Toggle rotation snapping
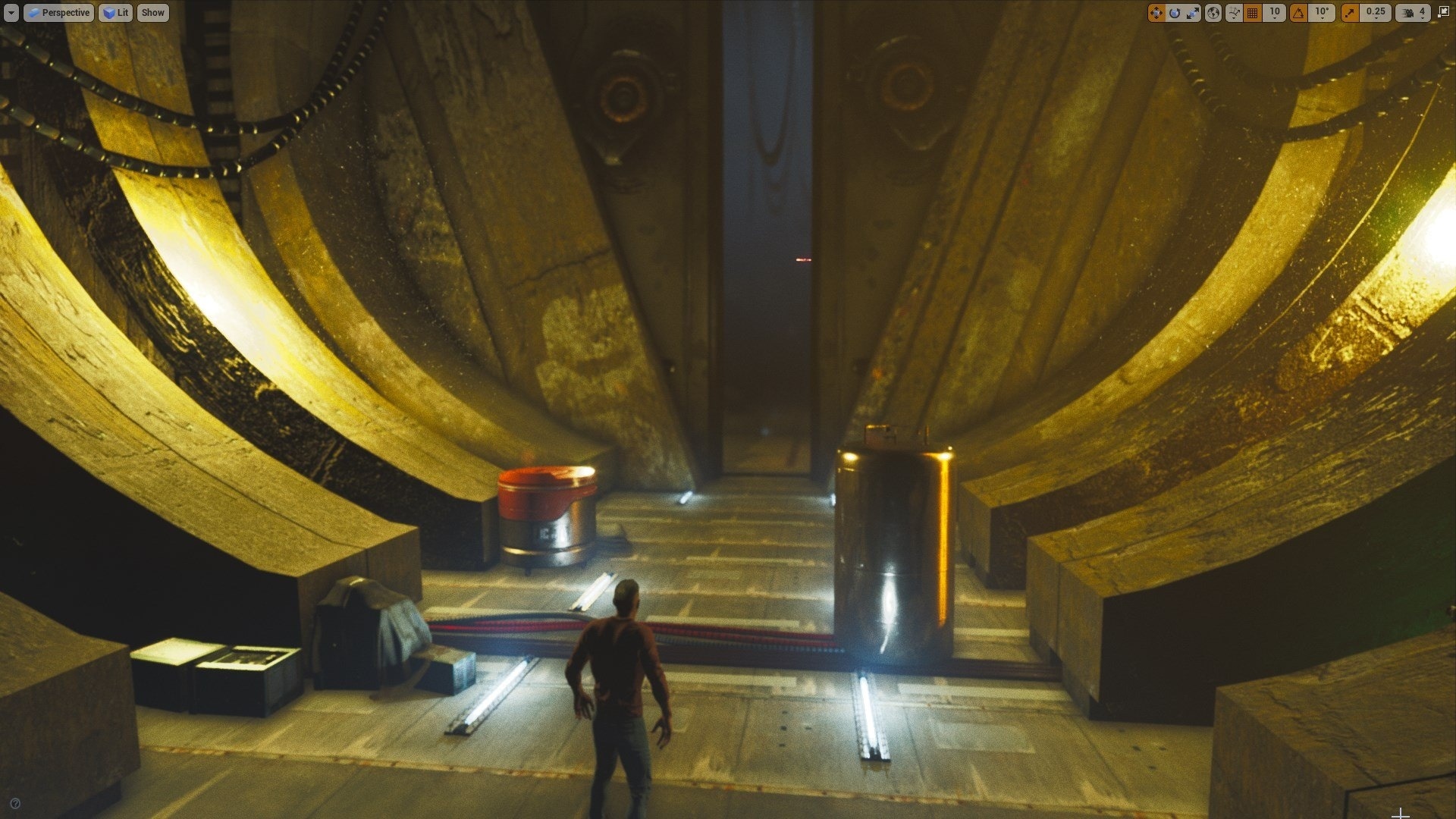 click(x=1298, y=12)
